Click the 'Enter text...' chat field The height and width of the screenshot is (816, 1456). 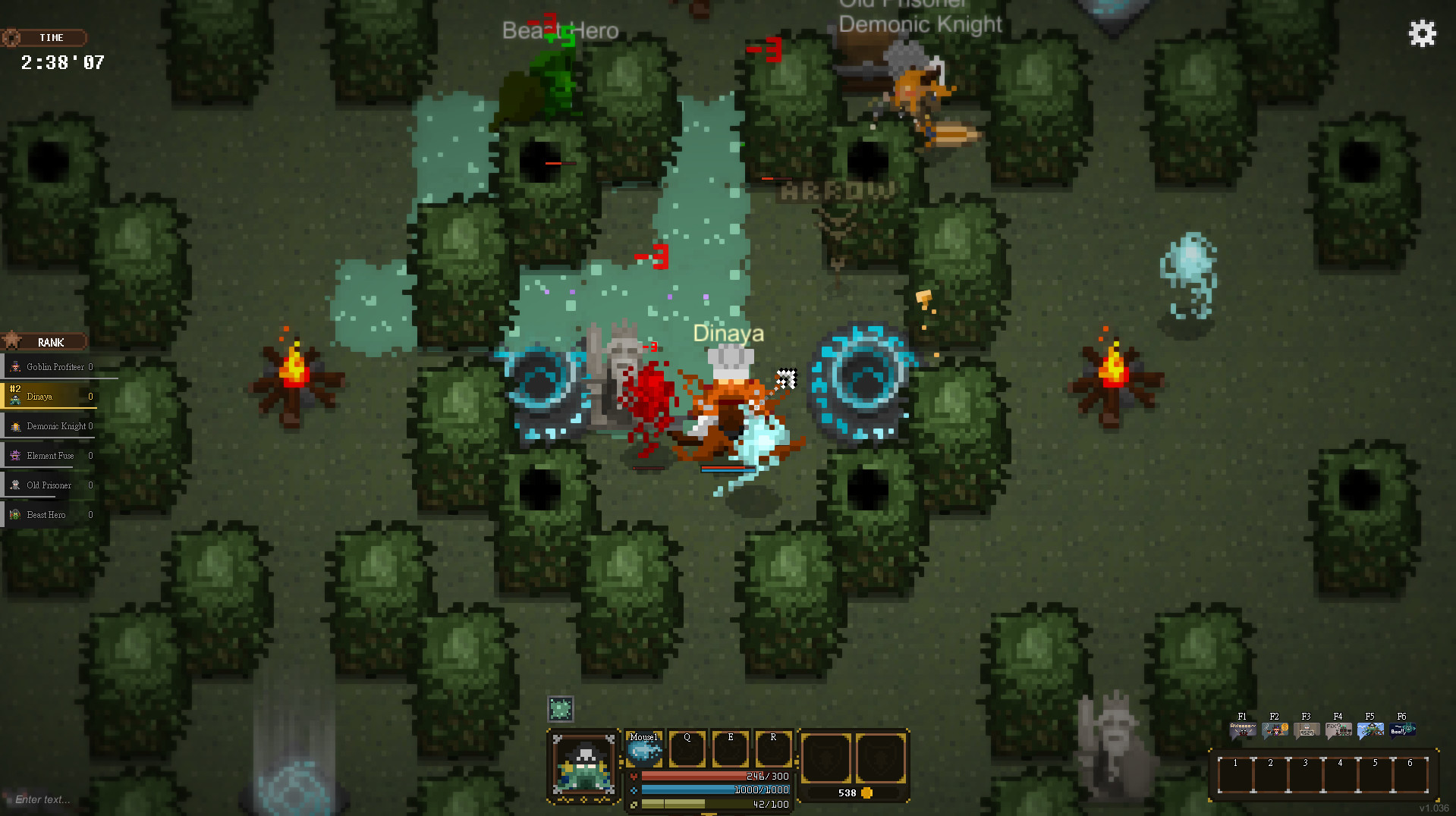point(42,799)
